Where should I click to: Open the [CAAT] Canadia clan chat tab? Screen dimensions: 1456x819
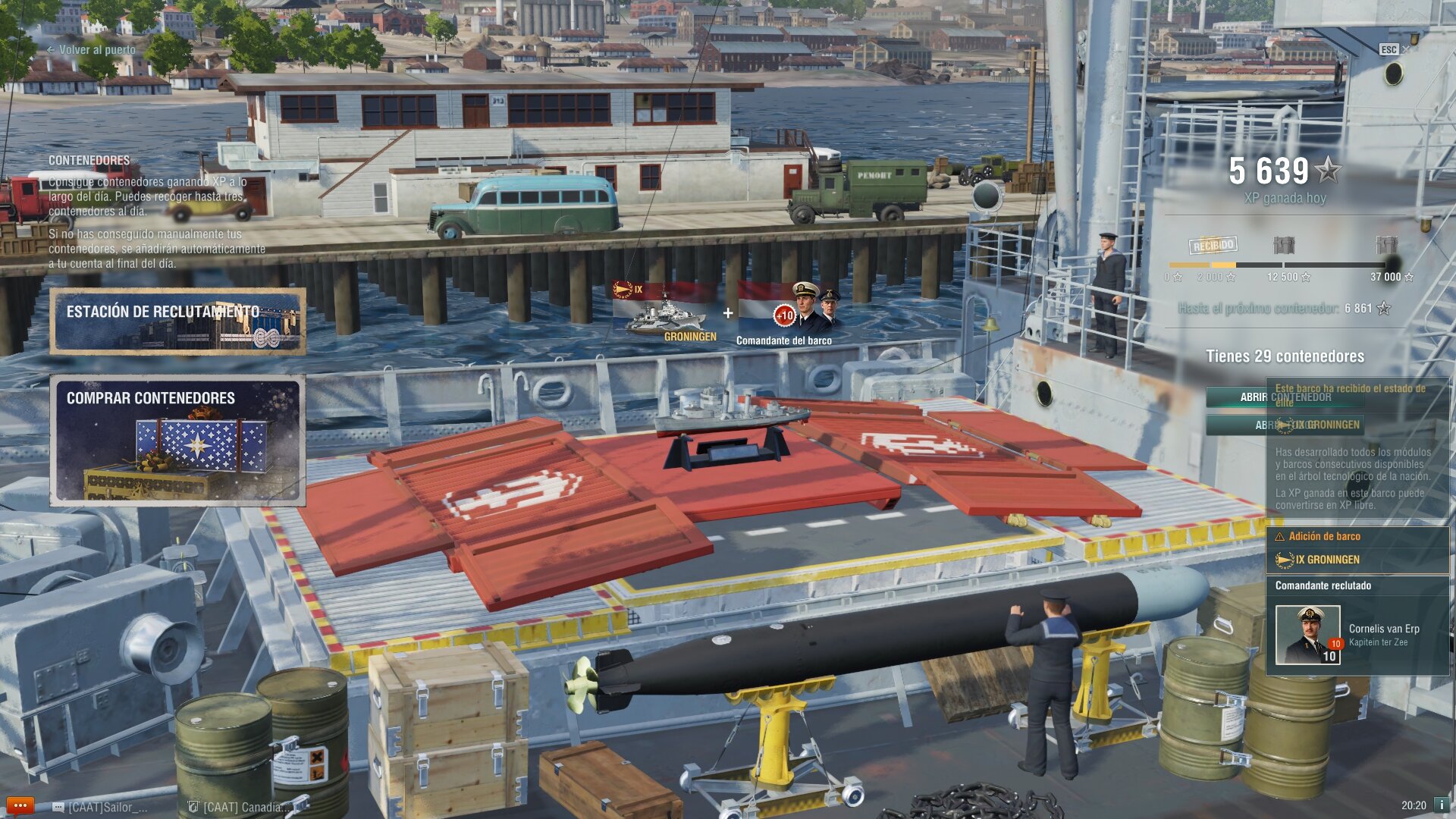[240, 807]
